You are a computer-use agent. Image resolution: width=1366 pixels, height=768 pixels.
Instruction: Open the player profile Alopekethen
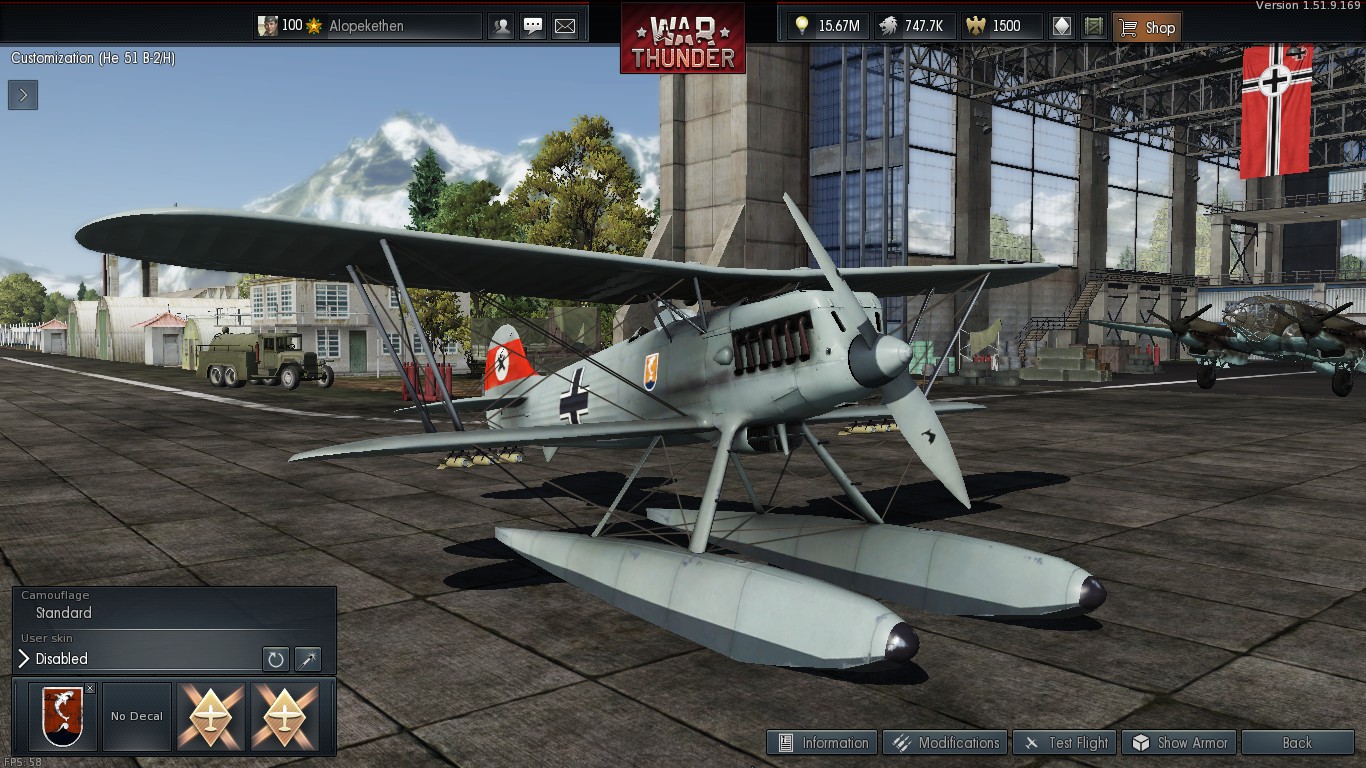point(368,26)
